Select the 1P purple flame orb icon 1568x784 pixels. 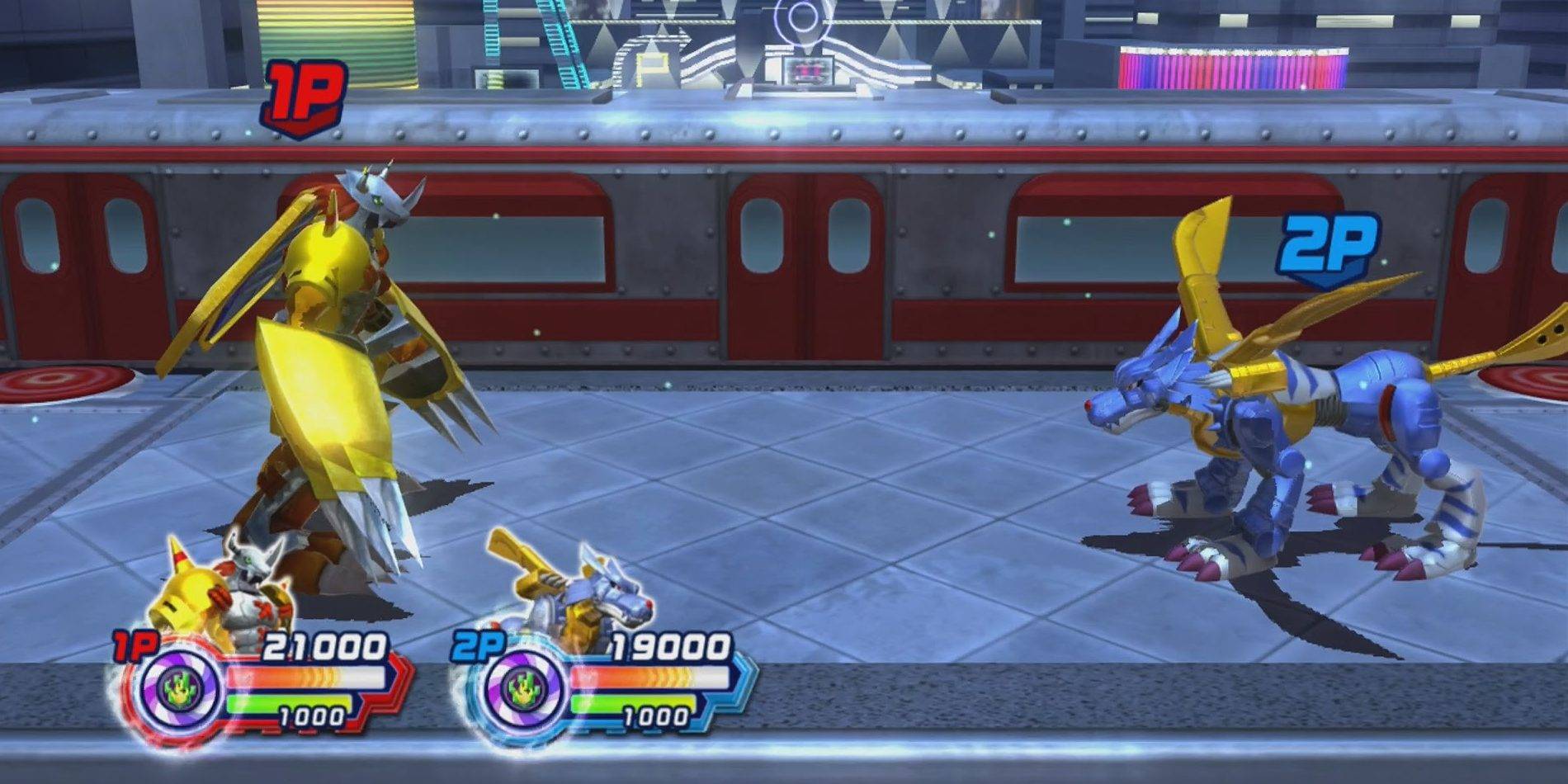tap(180, 689)
